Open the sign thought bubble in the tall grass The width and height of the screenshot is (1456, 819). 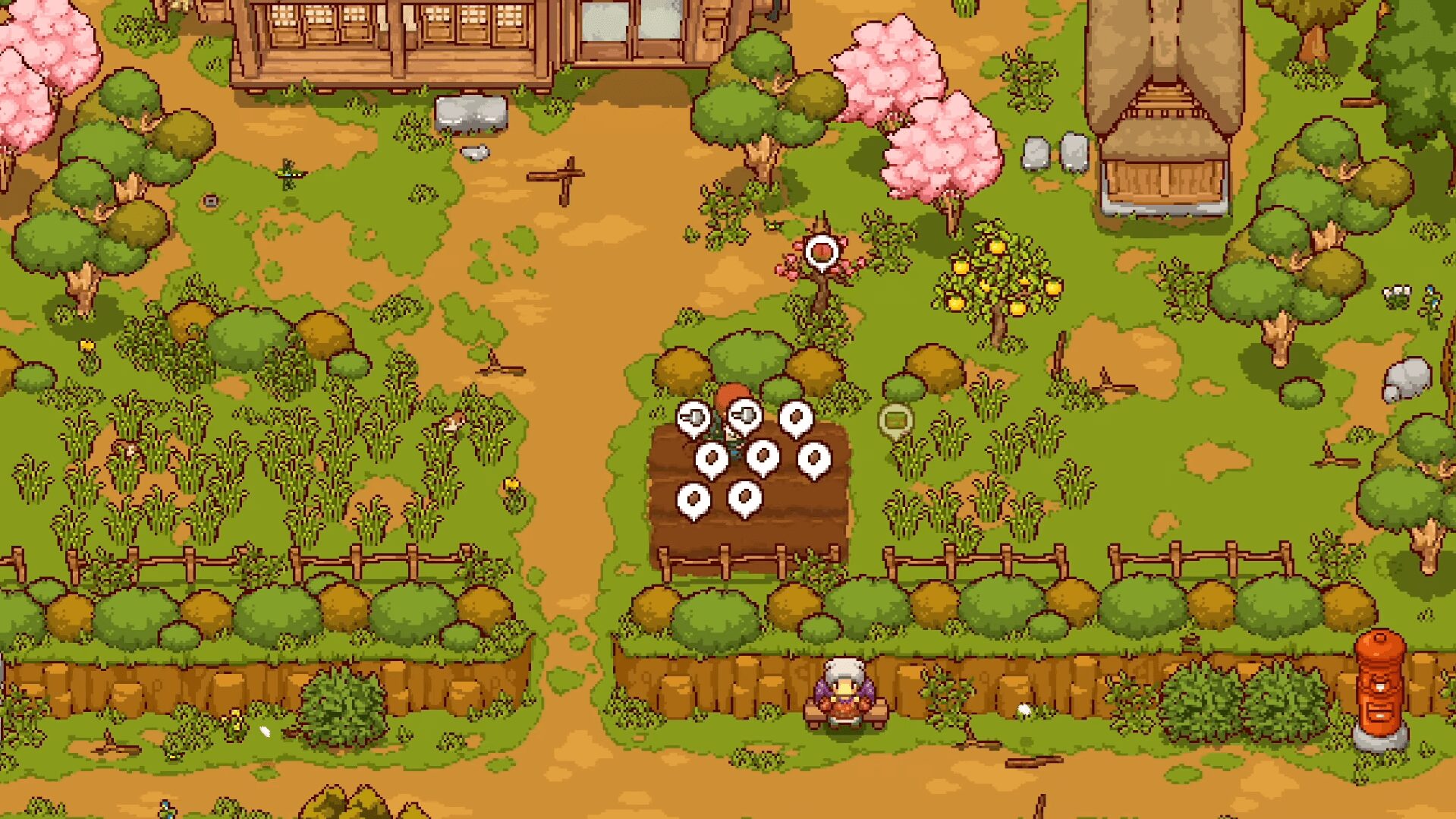point(897,419)
